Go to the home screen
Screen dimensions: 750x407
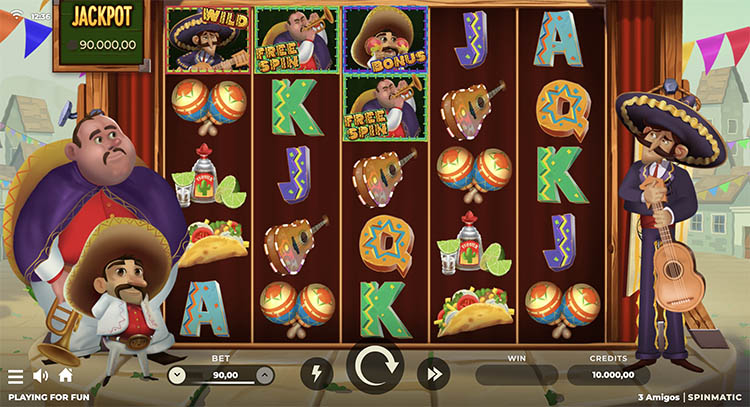(x=66, y=376)
